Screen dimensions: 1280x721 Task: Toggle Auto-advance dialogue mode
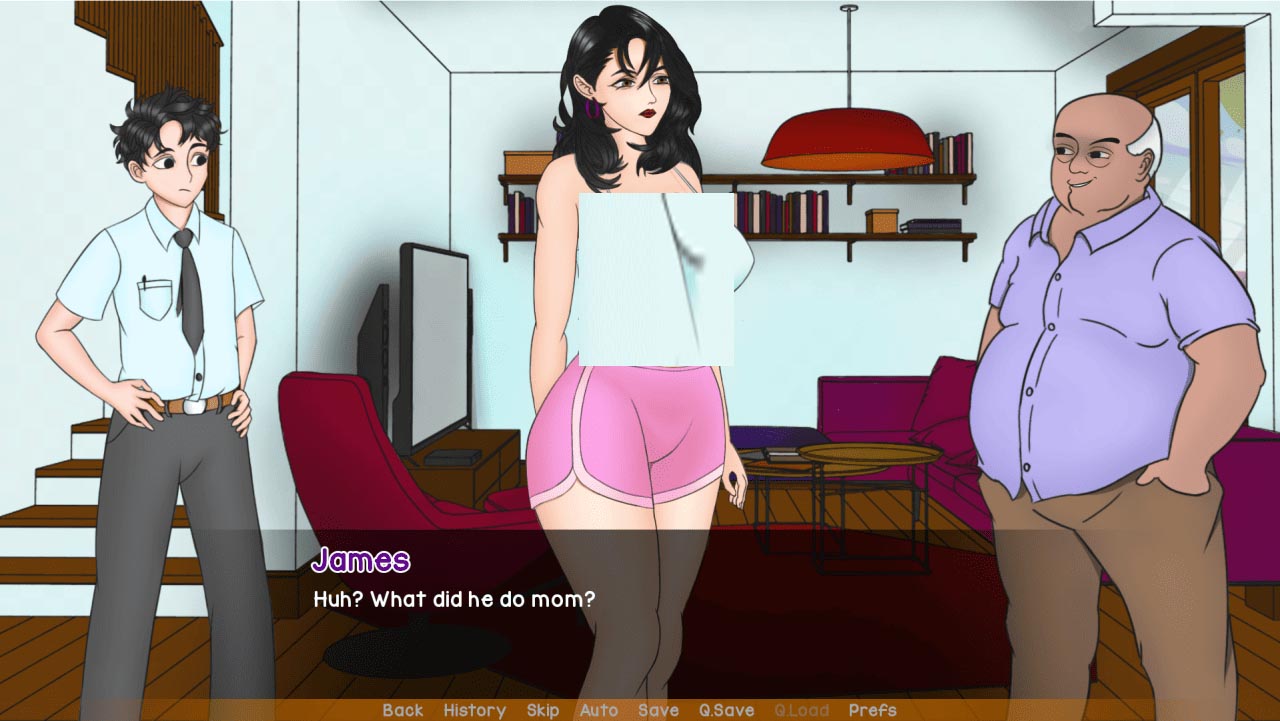(x=599, y=710)
